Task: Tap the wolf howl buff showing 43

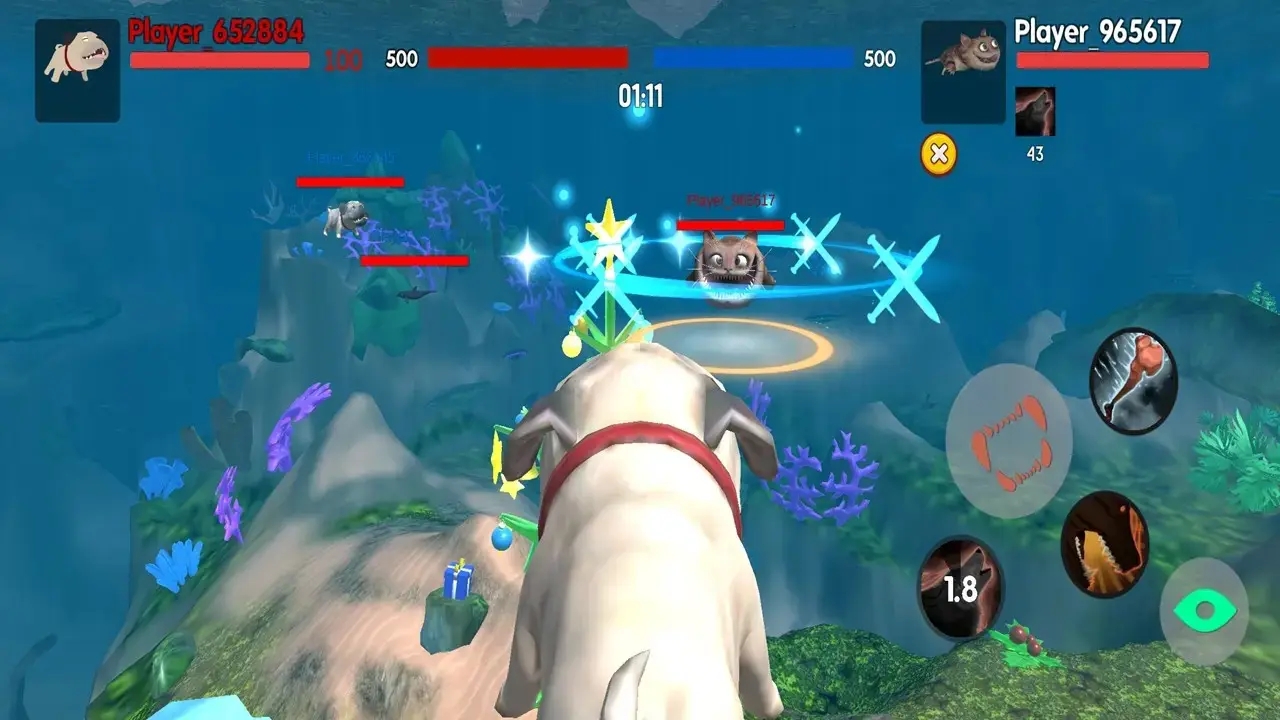Action: tap(1037, 112)
